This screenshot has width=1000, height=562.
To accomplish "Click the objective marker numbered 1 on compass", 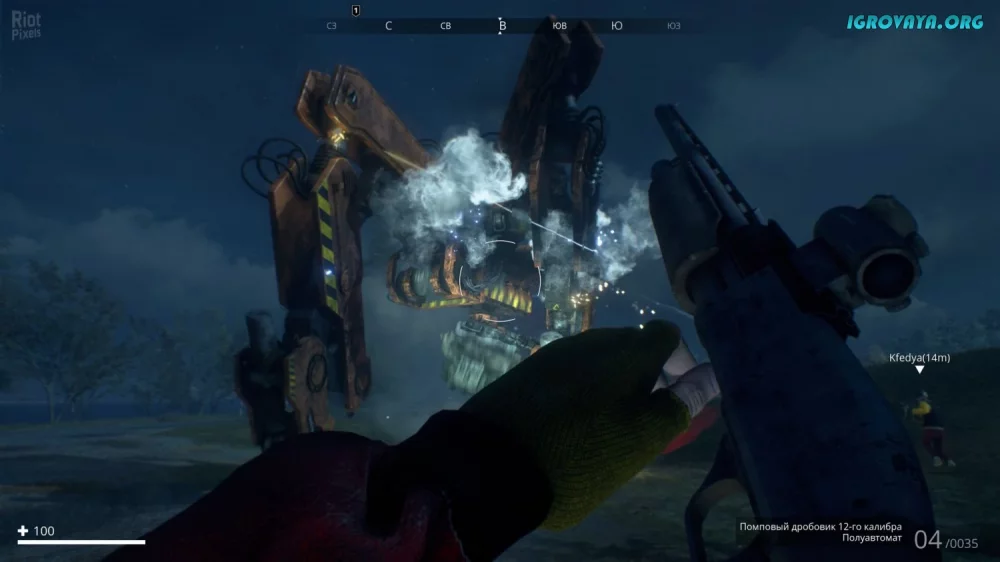I will (x=356, y=10).
